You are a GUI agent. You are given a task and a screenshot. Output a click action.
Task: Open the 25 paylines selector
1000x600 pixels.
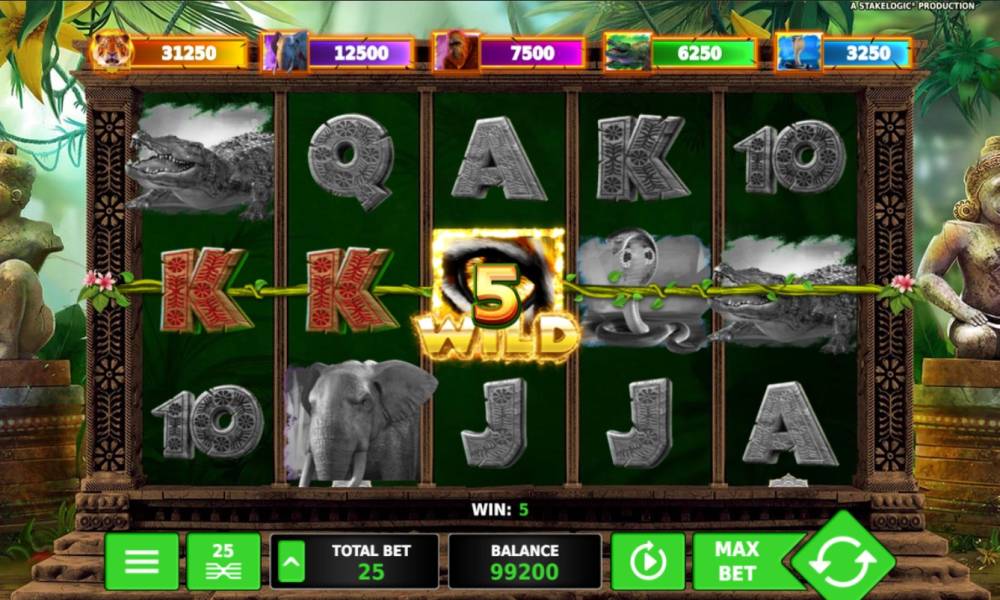(x=223, y=561)
